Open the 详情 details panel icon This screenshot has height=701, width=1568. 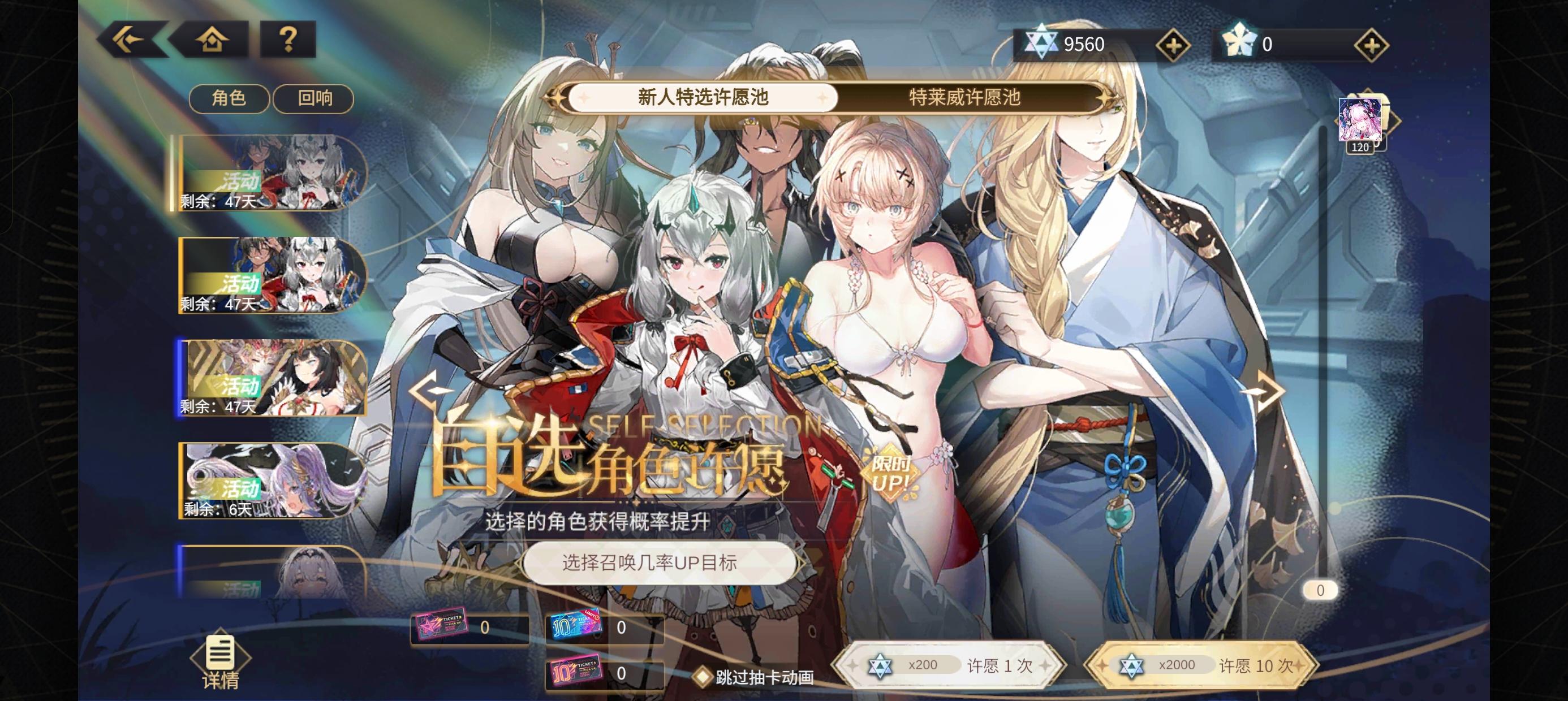pos(221,655)
